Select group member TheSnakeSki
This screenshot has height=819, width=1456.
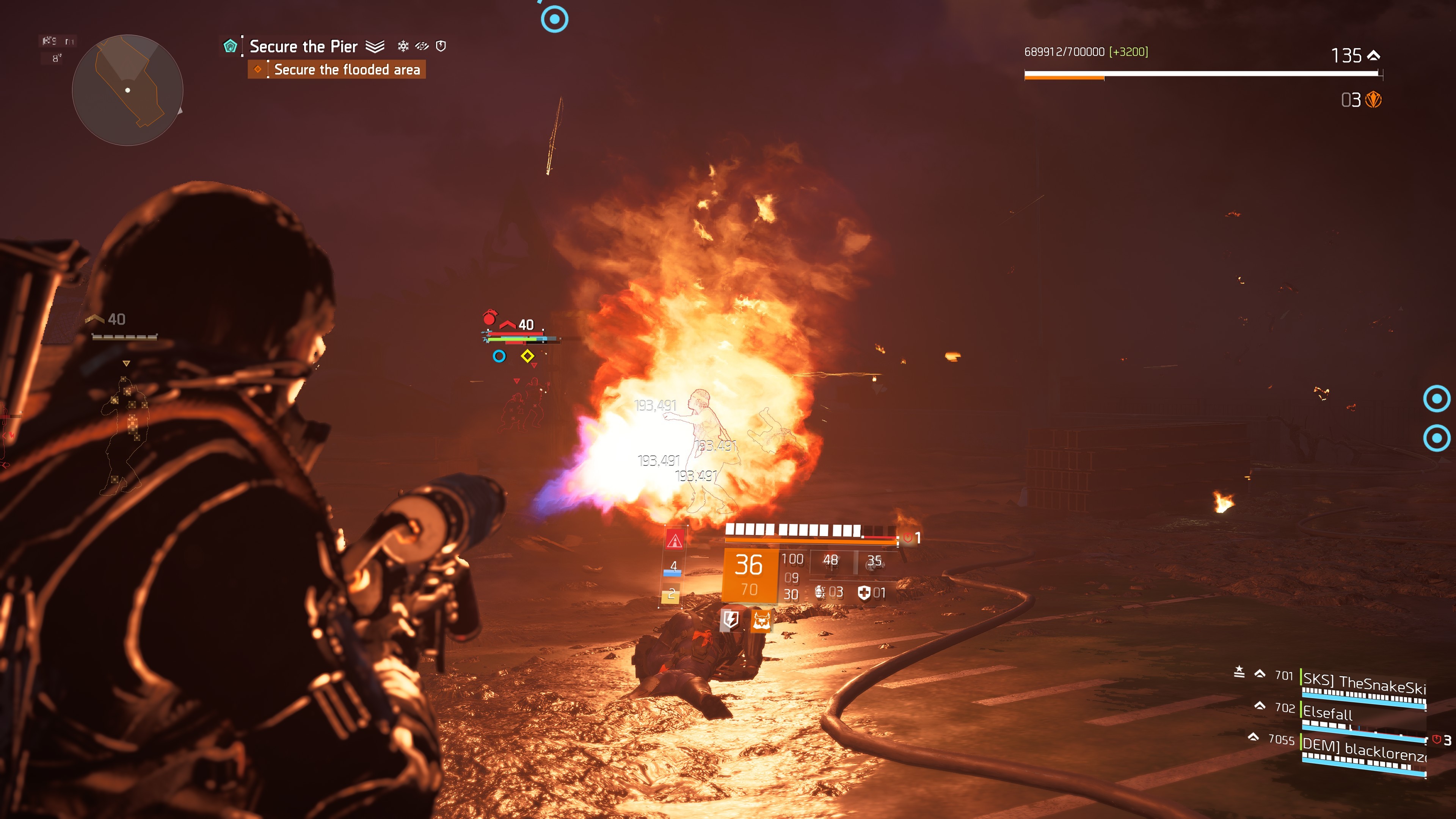pos(1363,684)
